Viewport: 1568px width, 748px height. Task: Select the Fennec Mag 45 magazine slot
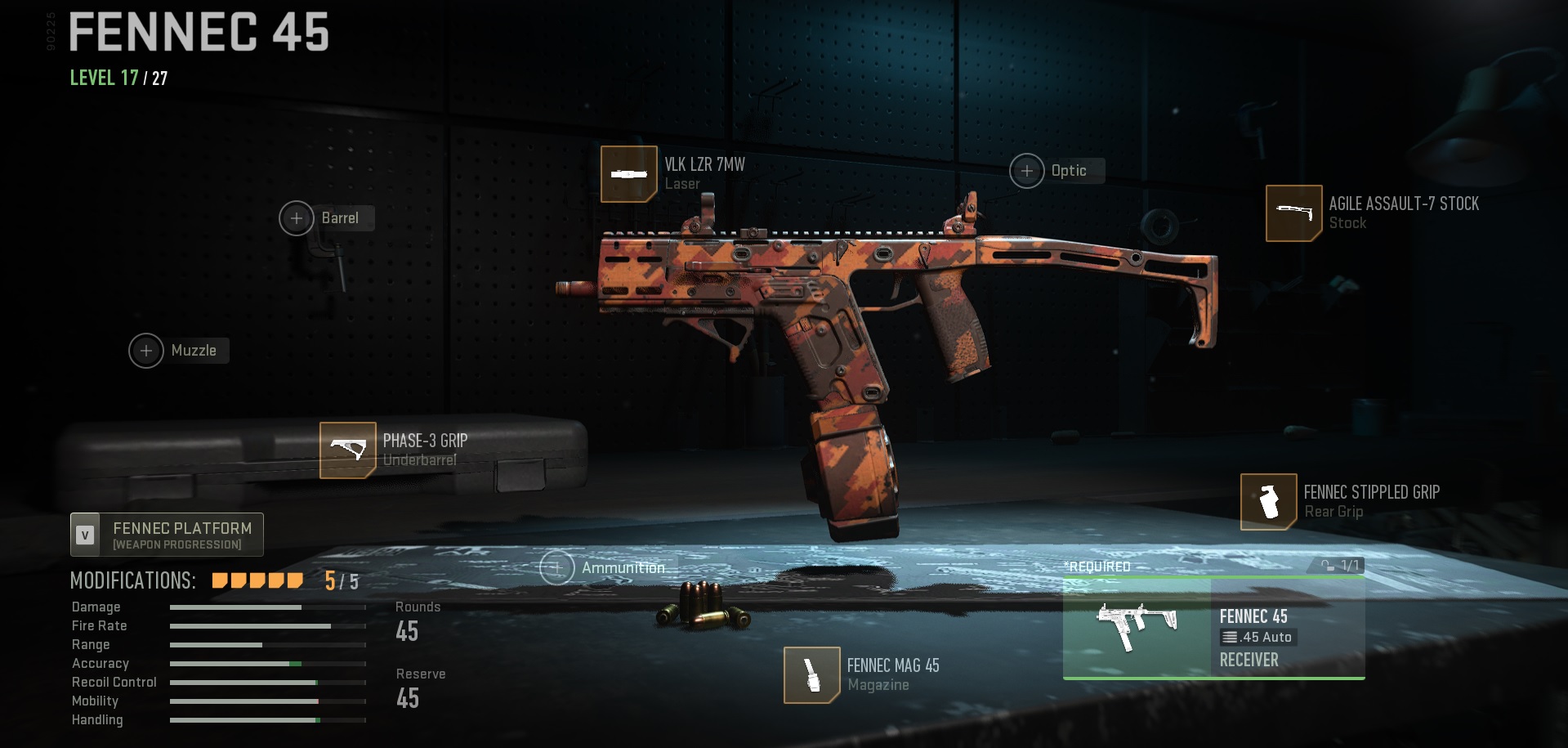tap(811, 674)
